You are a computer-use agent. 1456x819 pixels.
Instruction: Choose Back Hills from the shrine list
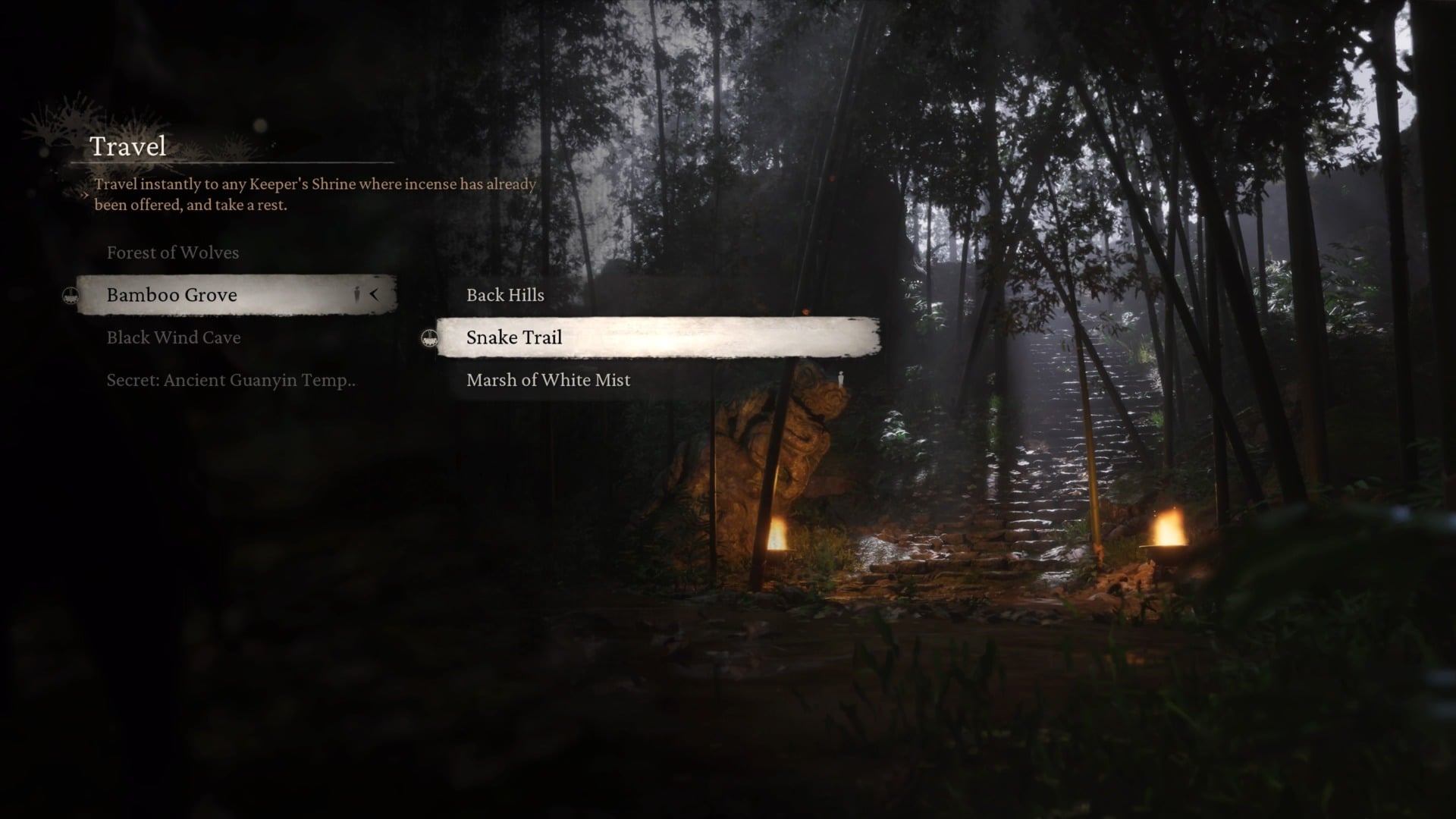point(504,295)
